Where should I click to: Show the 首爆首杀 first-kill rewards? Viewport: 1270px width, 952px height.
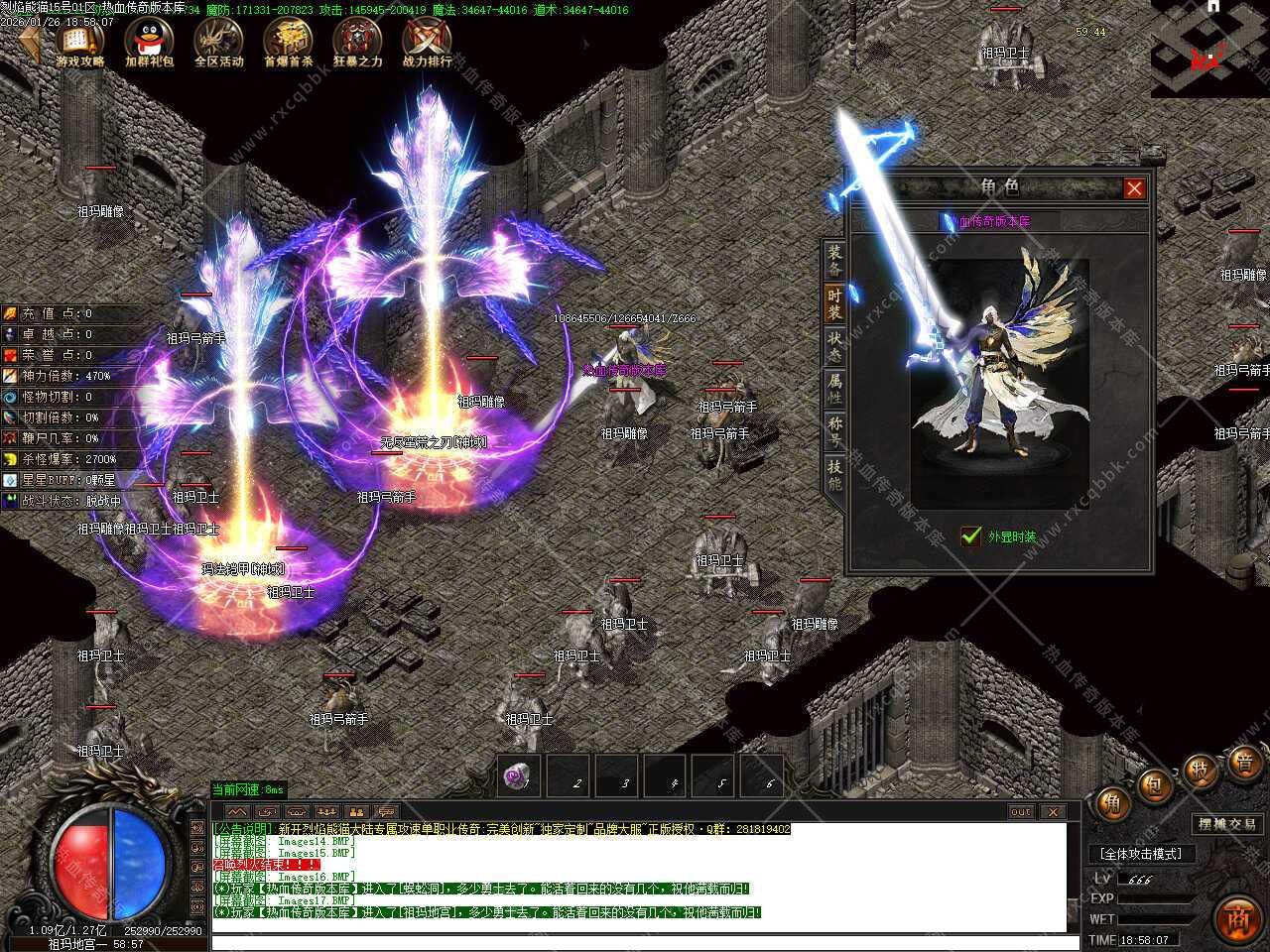click(x=288, y=44)
